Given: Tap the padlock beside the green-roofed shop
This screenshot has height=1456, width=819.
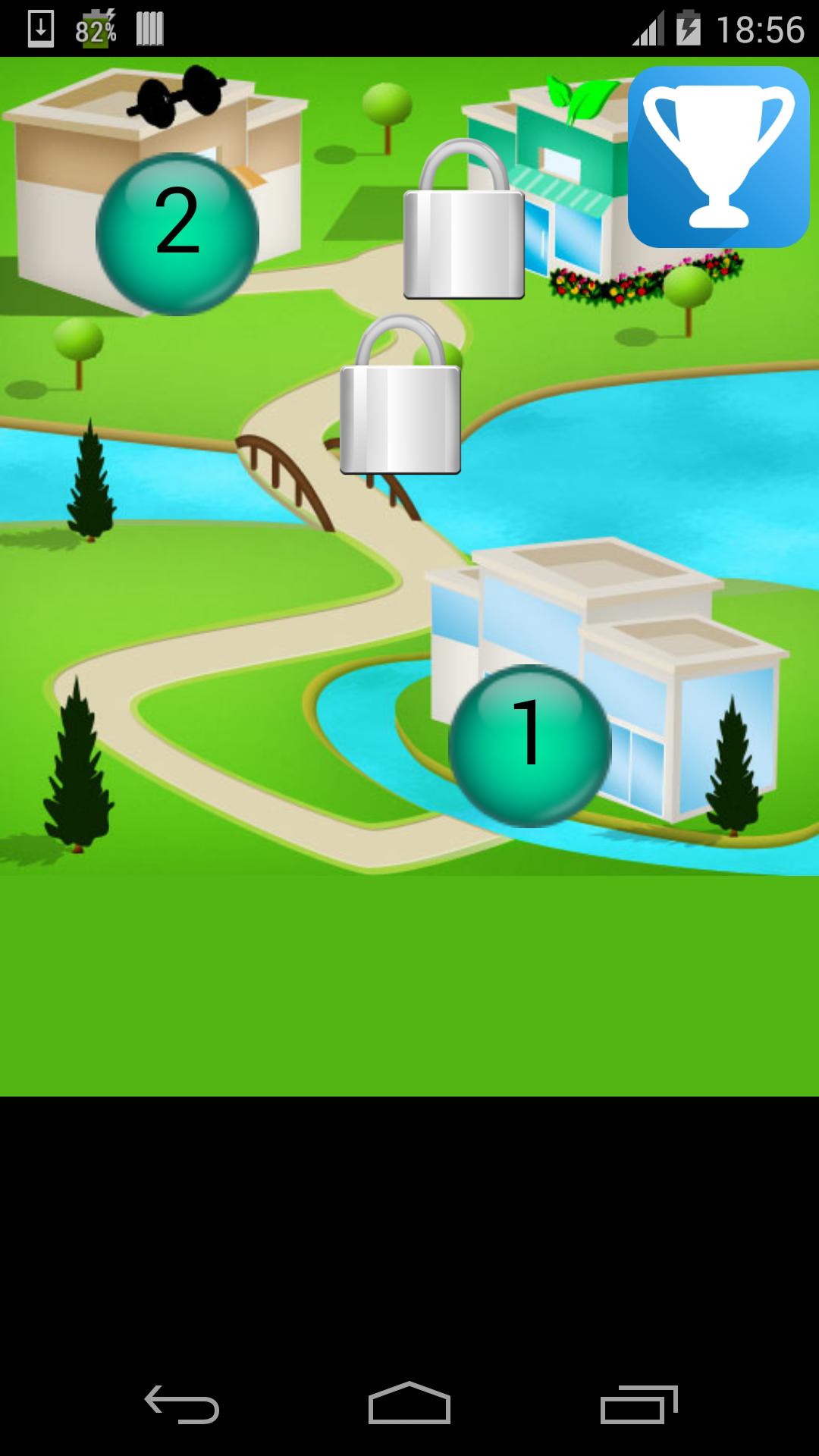Looking at the screenshot, I should 463,221.
